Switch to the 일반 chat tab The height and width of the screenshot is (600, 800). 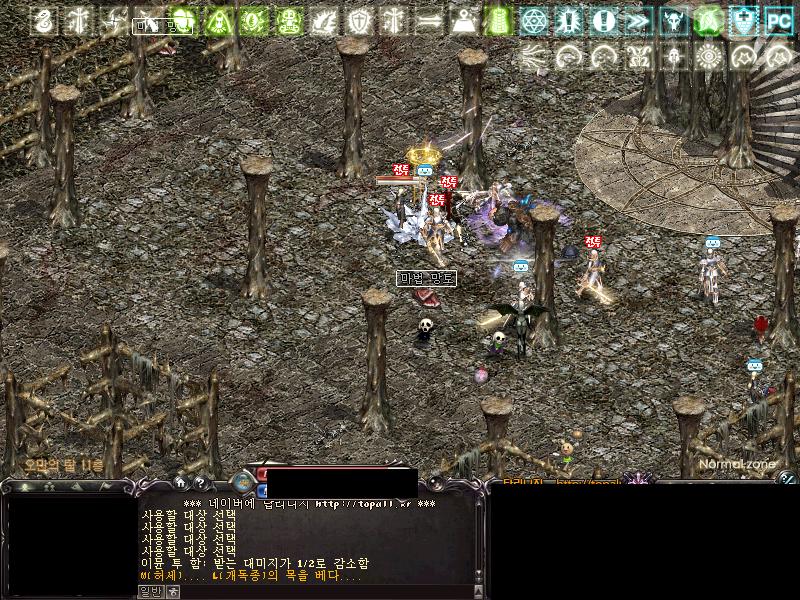pos(149,591)
